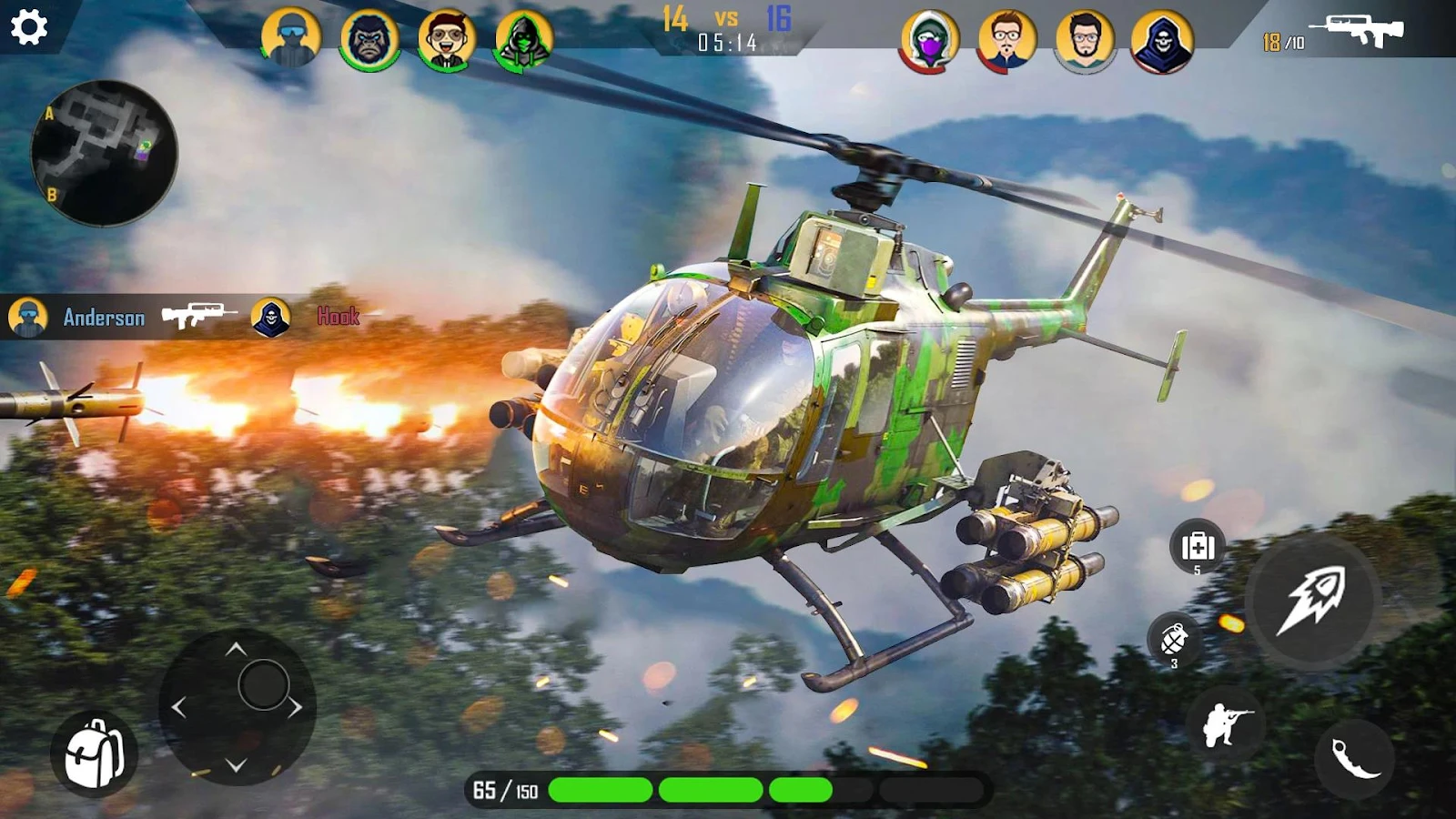Select the green hooded teammate avatar
Viewport: 1456px width, 819px height.
point(521,37)
